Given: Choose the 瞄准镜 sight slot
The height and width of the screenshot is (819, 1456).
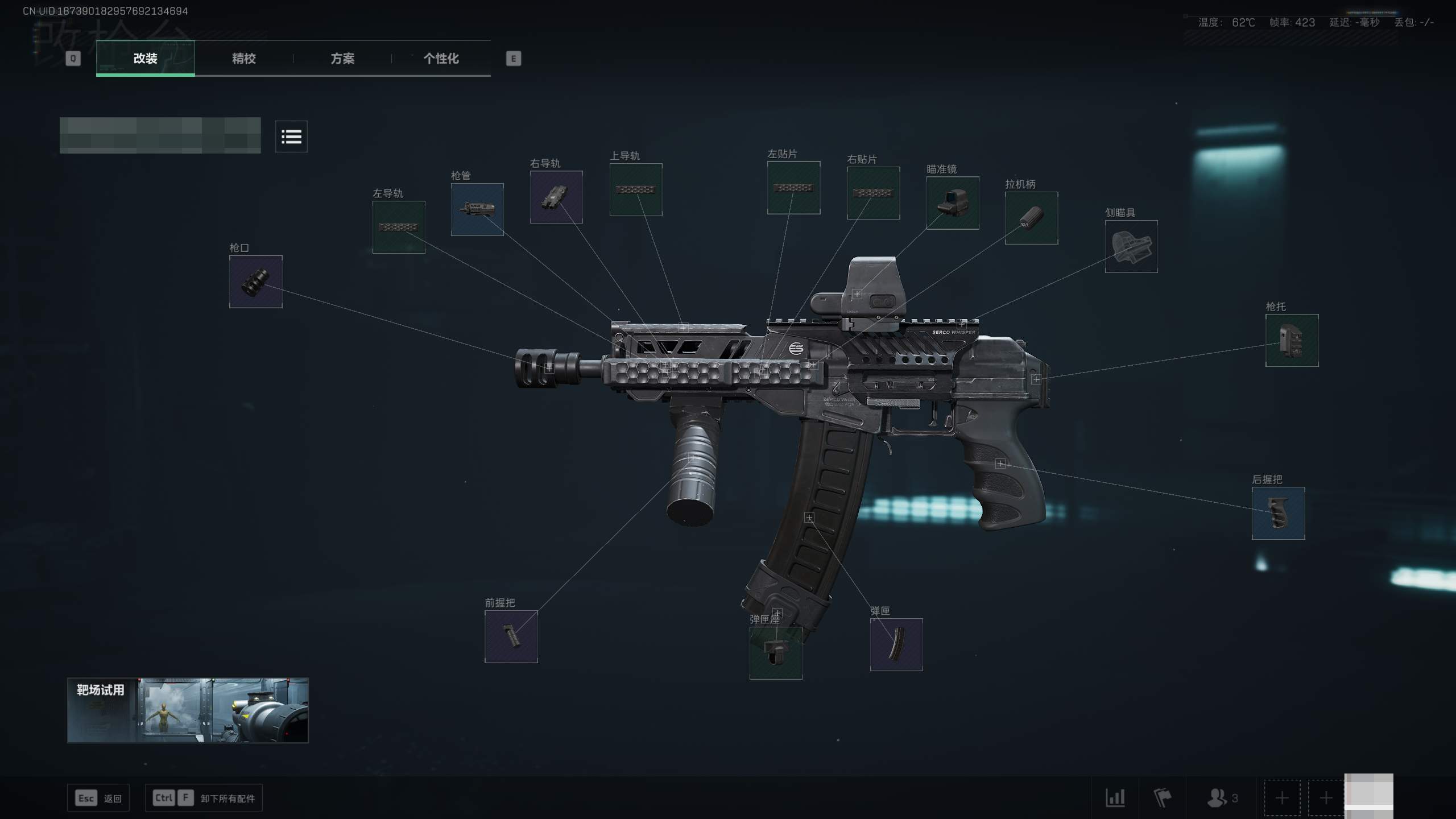Looking at the screenshot, I should [953, 203].
